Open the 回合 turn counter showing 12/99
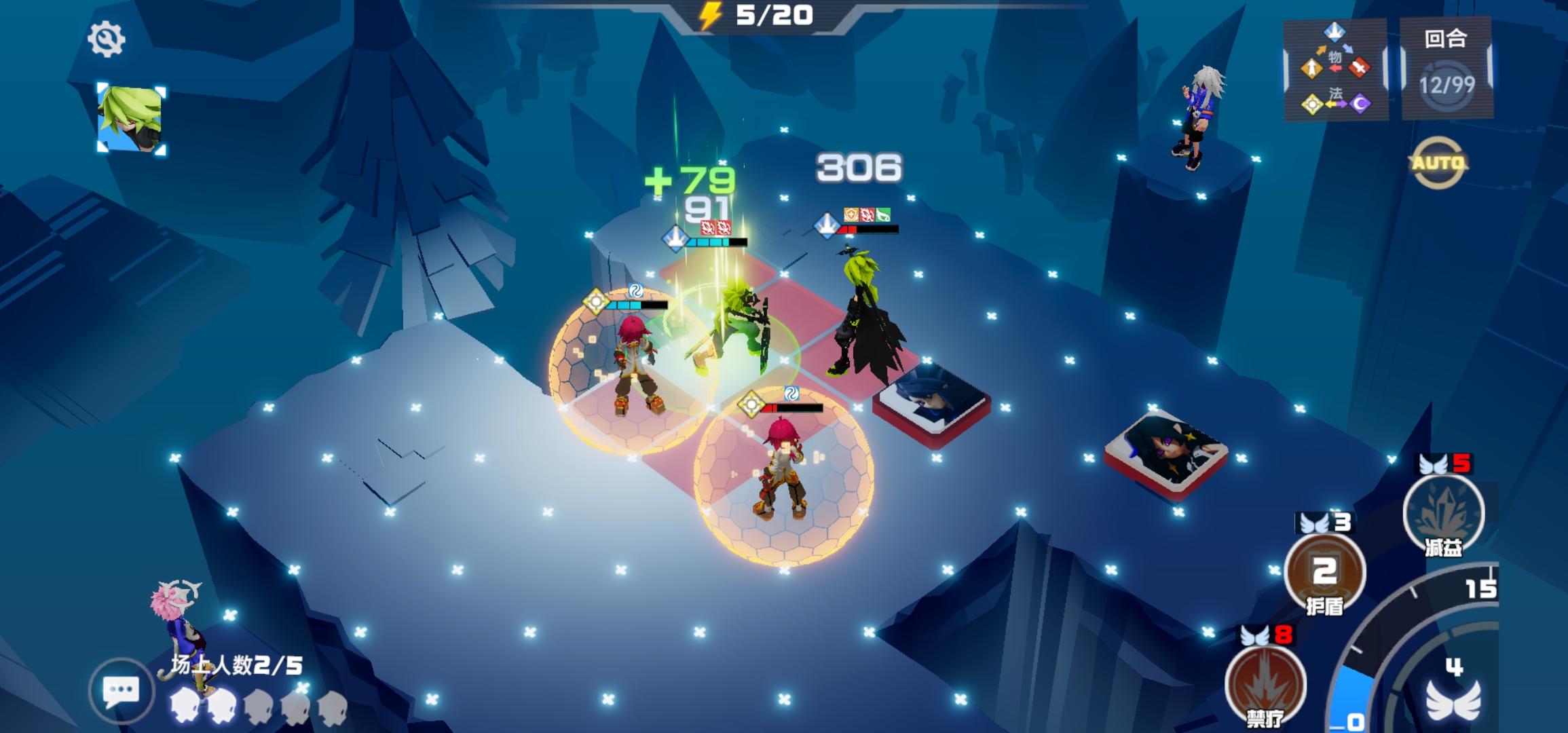This screenshot has height=733, width=1568. (x=1446, y=67)
